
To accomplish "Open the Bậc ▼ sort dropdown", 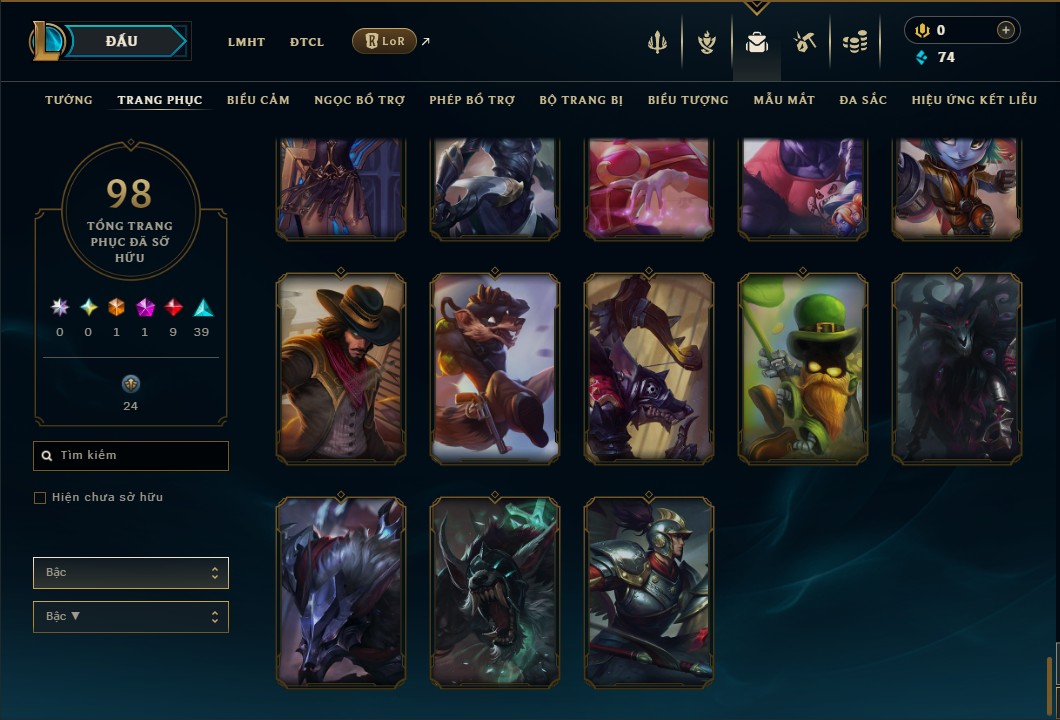I will (131, 617).
